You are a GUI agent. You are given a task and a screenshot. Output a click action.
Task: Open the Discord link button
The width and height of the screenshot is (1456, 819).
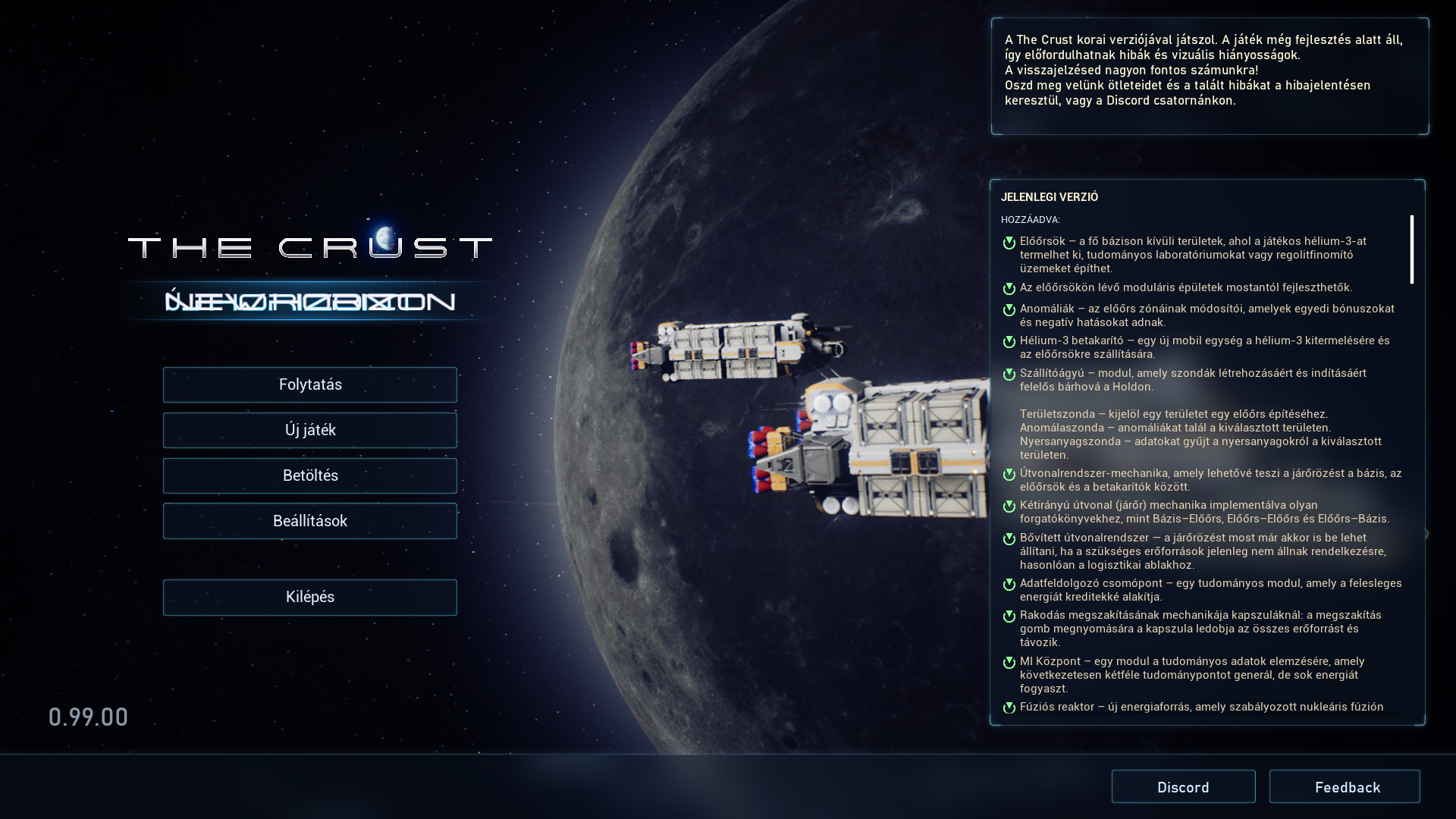(1183, 786)
